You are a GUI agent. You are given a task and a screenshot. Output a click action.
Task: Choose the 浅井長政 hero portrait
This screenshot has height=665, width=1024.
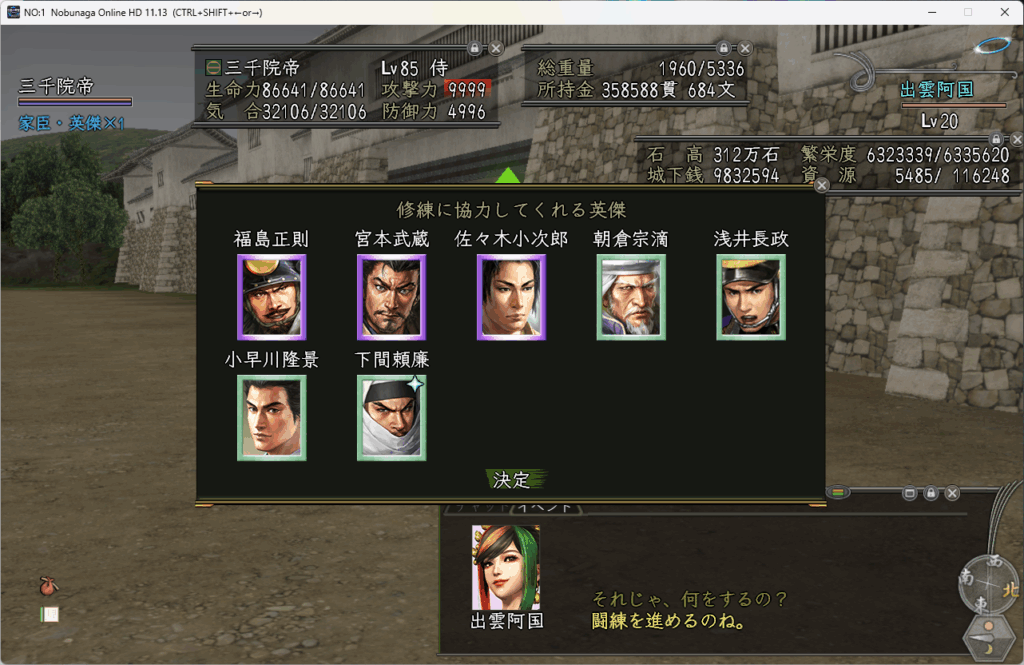point(751,297)
